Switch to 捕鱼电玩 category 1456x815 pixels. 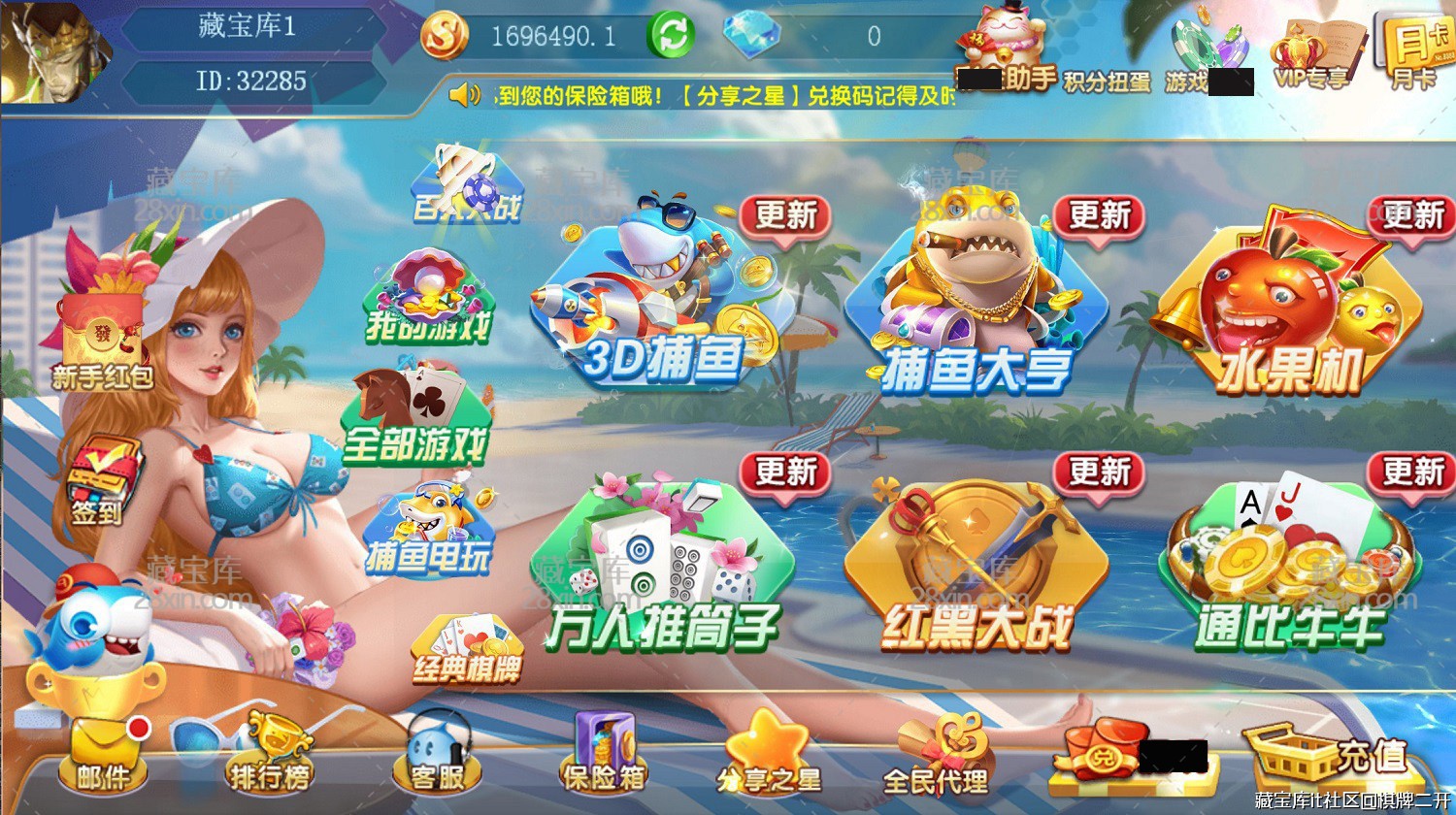[x=428, y=532]
